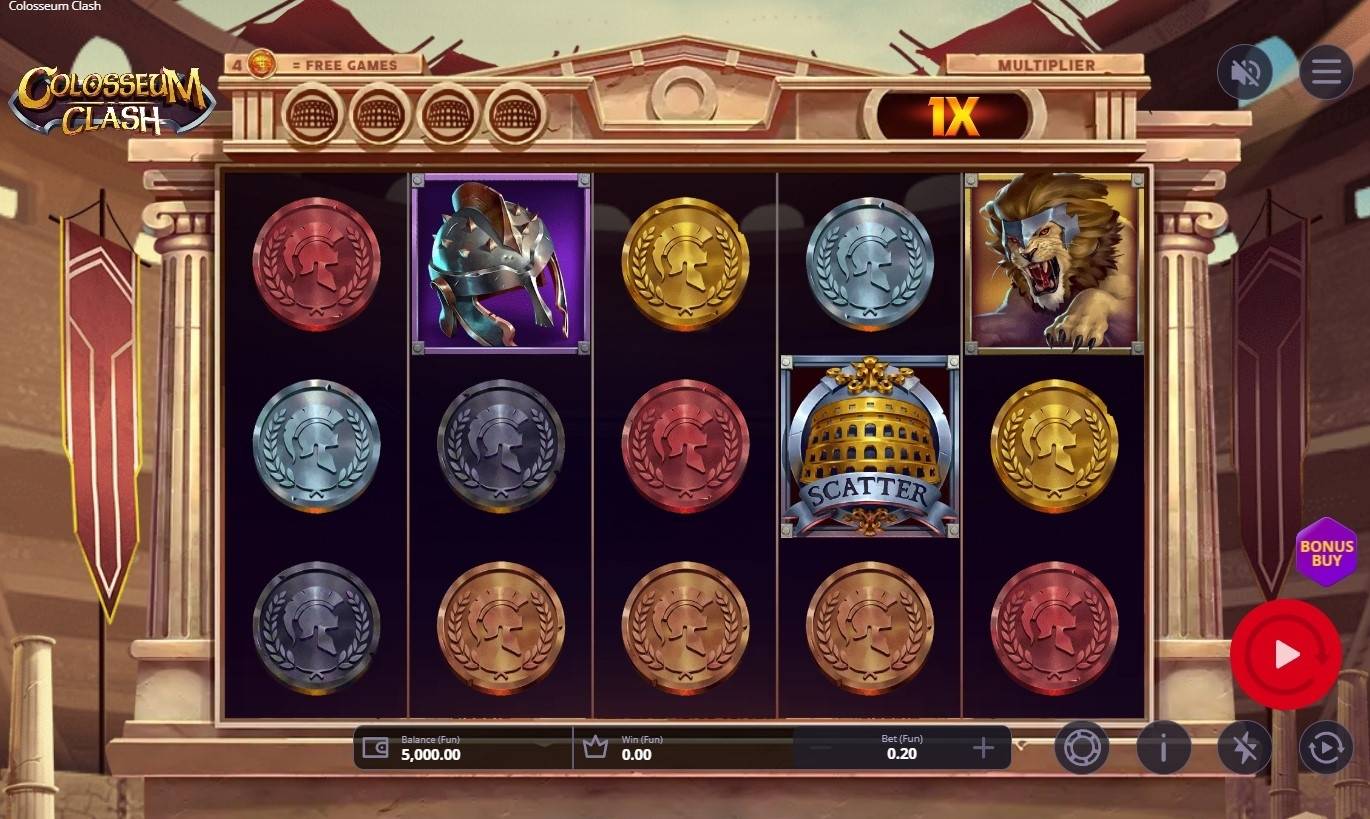Viewport: 1370px width, 819px height.
Task: Increase the bet with the plus stepper
Action: (984, 747)
